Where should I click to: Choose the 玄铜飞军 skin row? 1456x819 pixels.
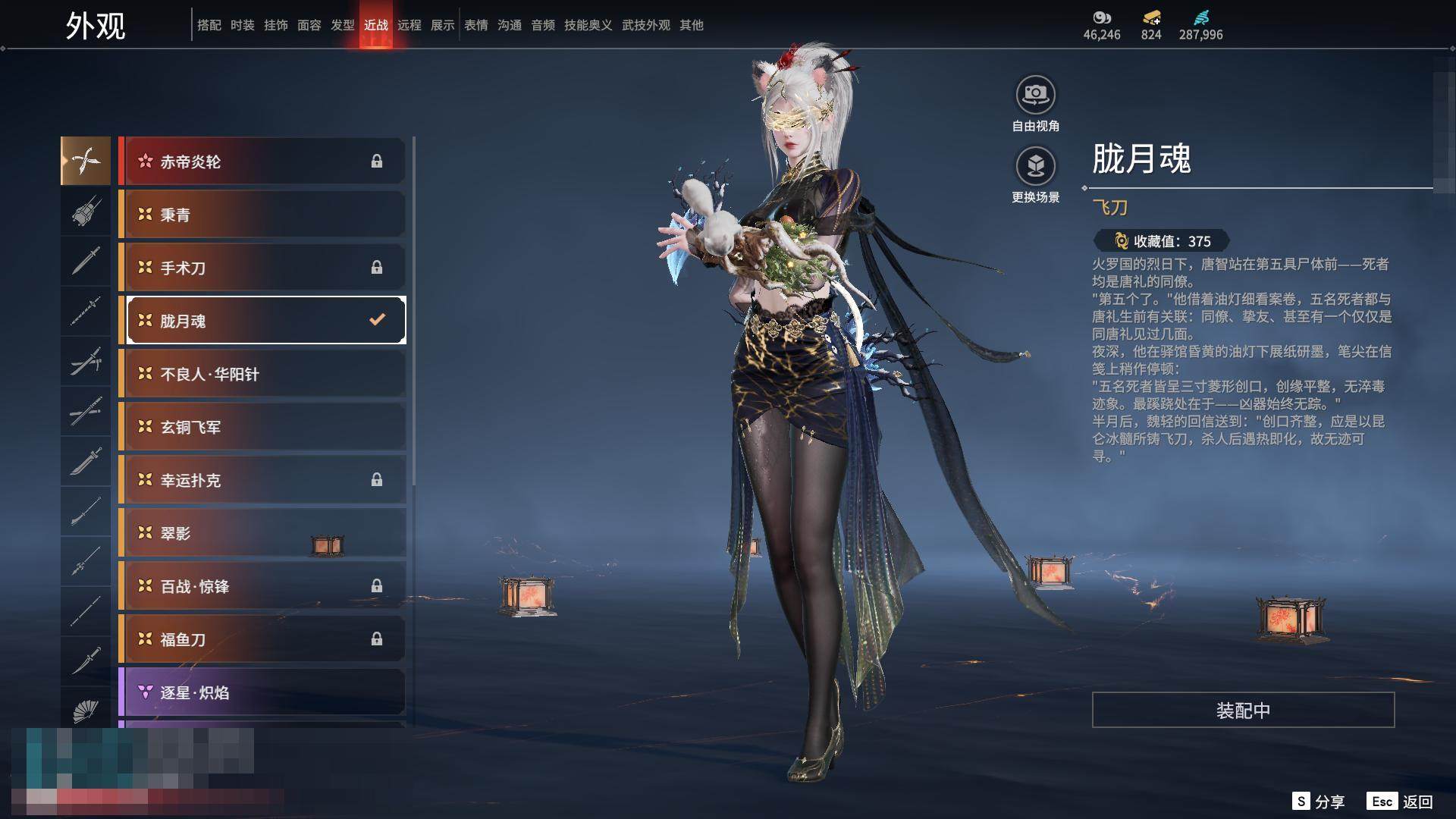tap(262, 427)
